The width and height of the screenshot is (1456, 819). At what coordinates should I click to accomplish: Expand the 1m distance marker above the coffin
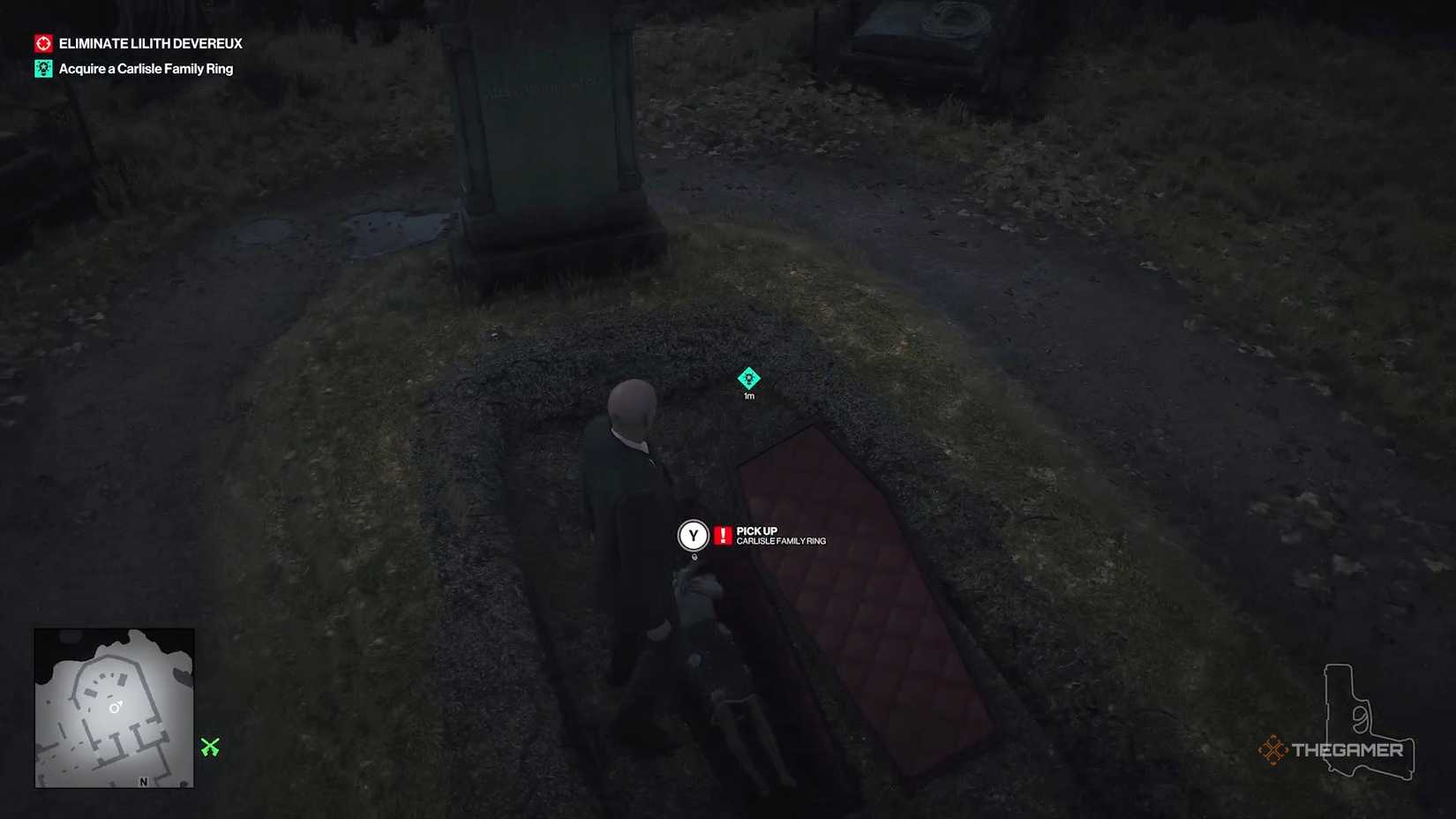749,395
